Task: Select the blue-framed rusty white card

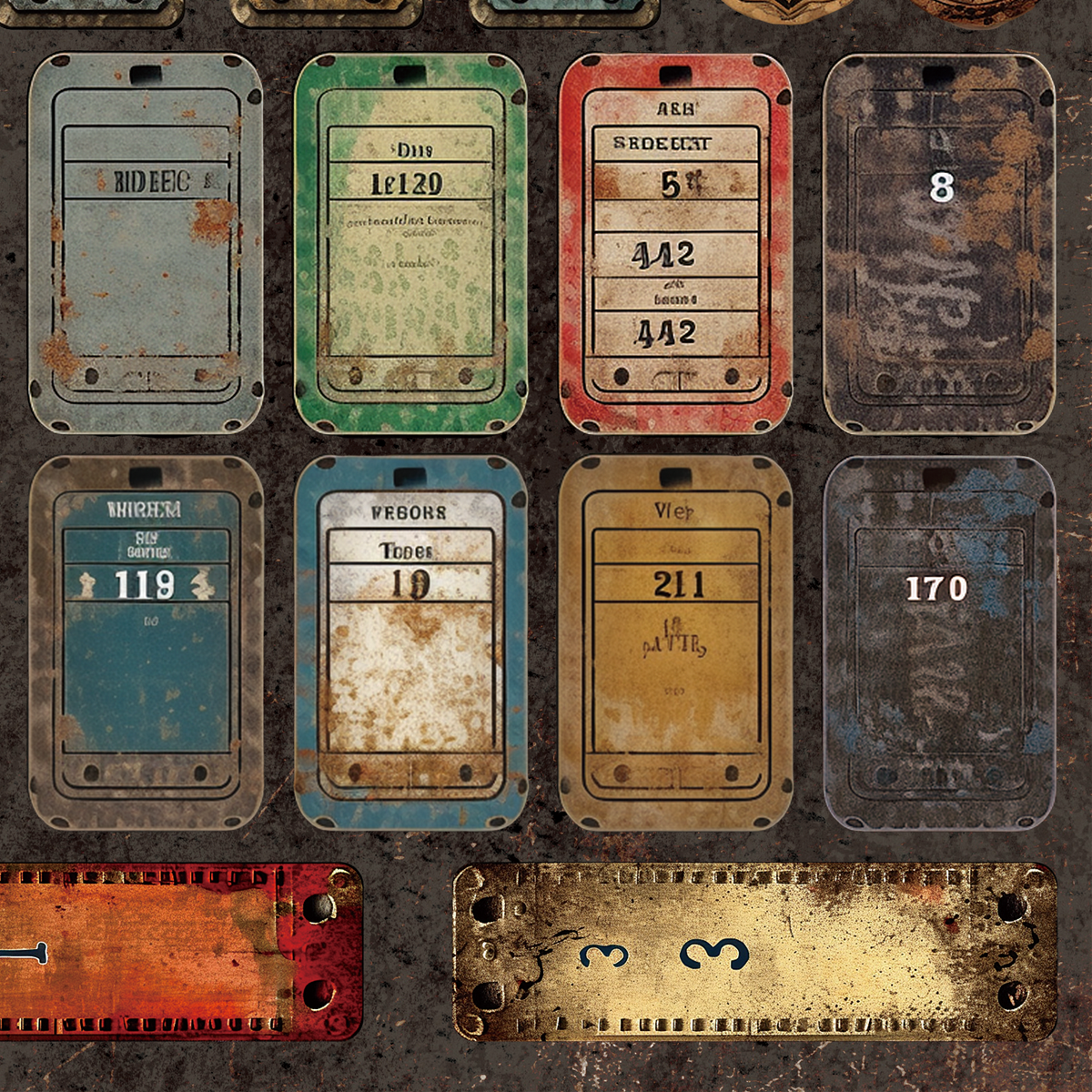Action: 410,642
